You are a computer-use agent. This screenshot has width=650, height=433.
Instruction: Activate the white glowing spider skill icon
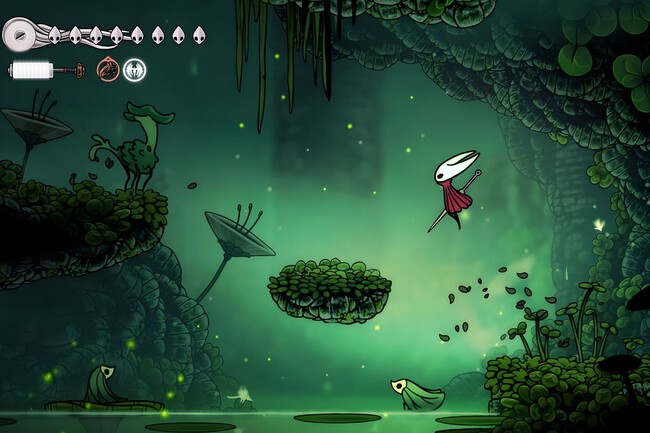point(134,70)
